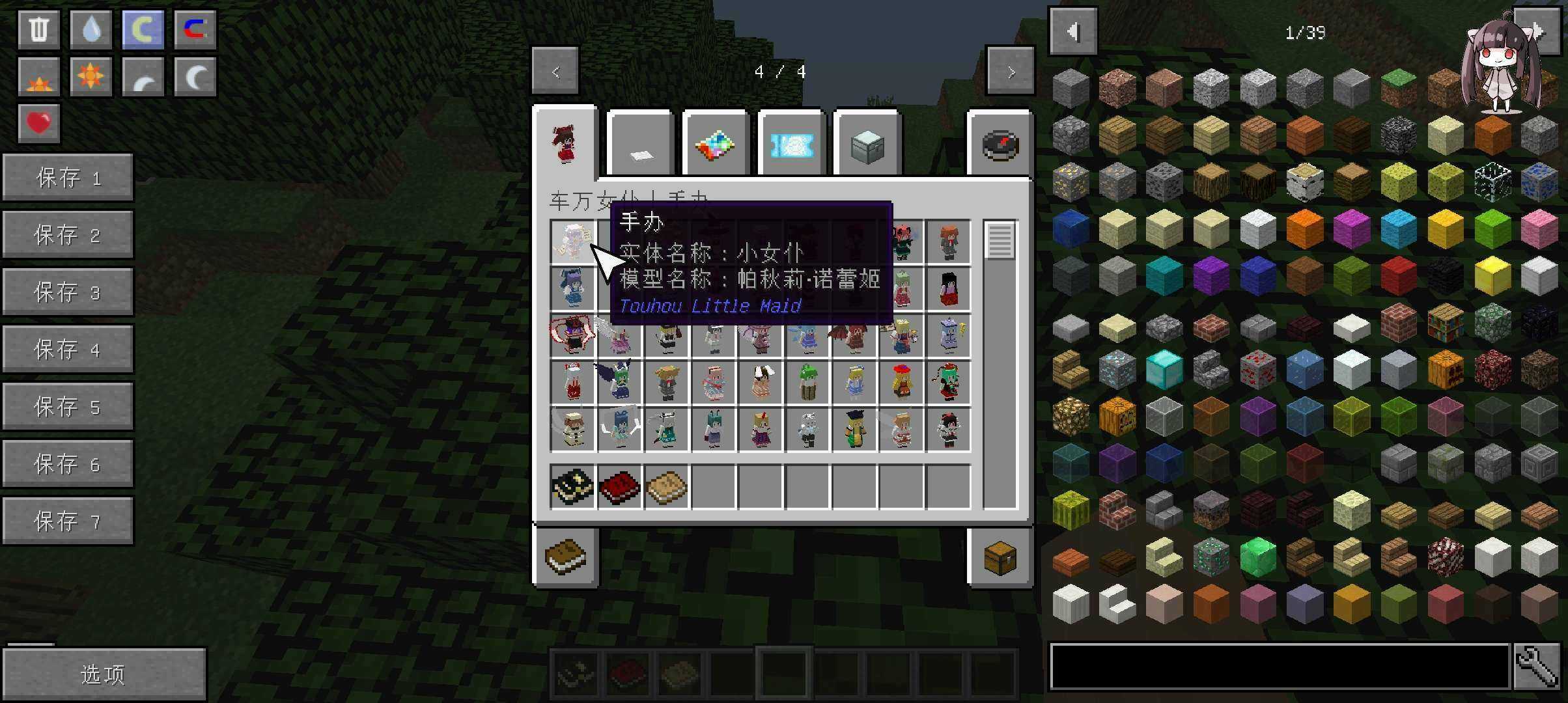Screen dimensions: 1568x703
Task: Go to previous creative tab page
Action: point(555,72)
